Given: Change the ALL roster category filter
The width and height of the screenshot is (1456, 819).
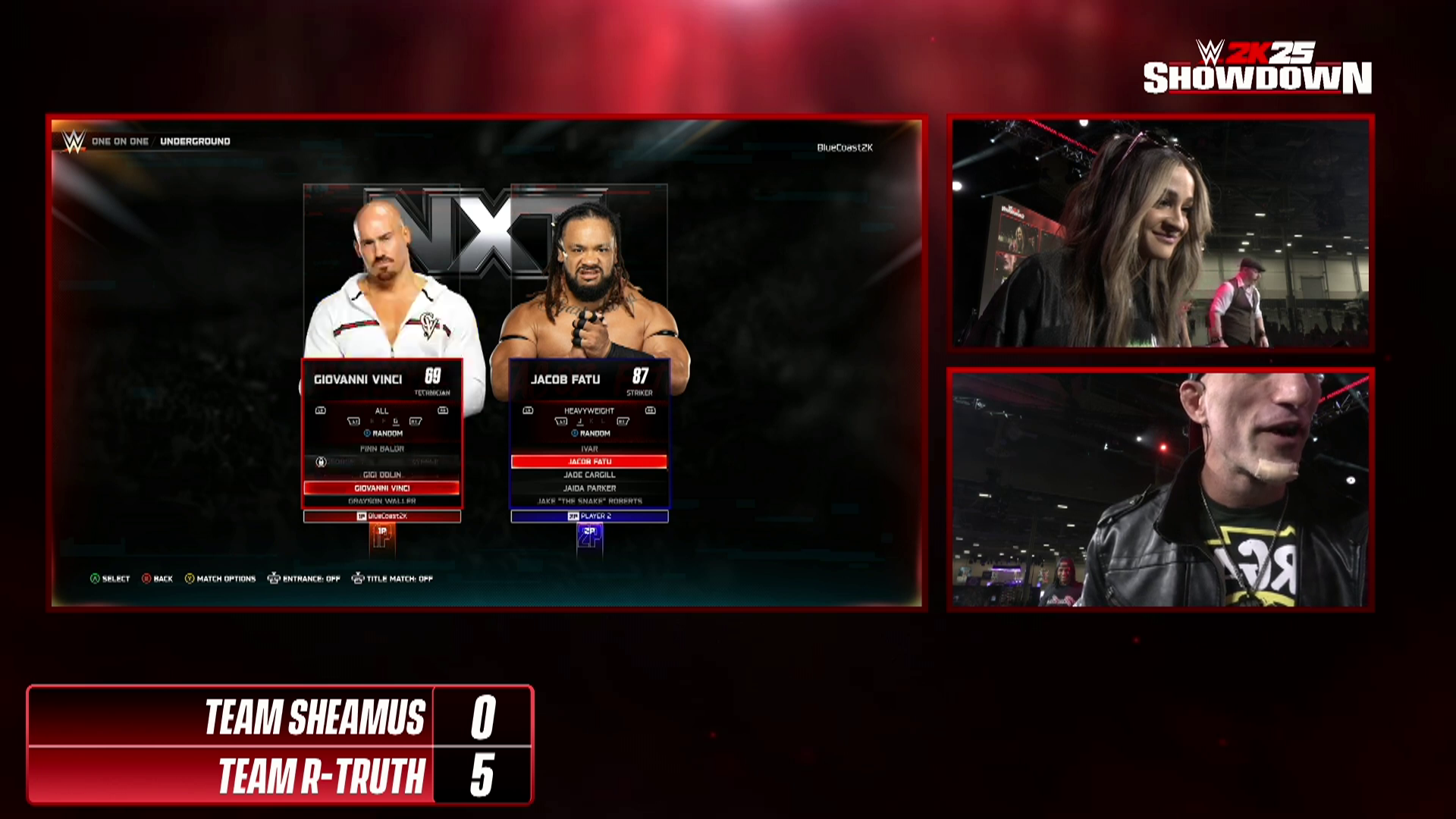Looking at the screenshot, I should (x=381, y=411).
